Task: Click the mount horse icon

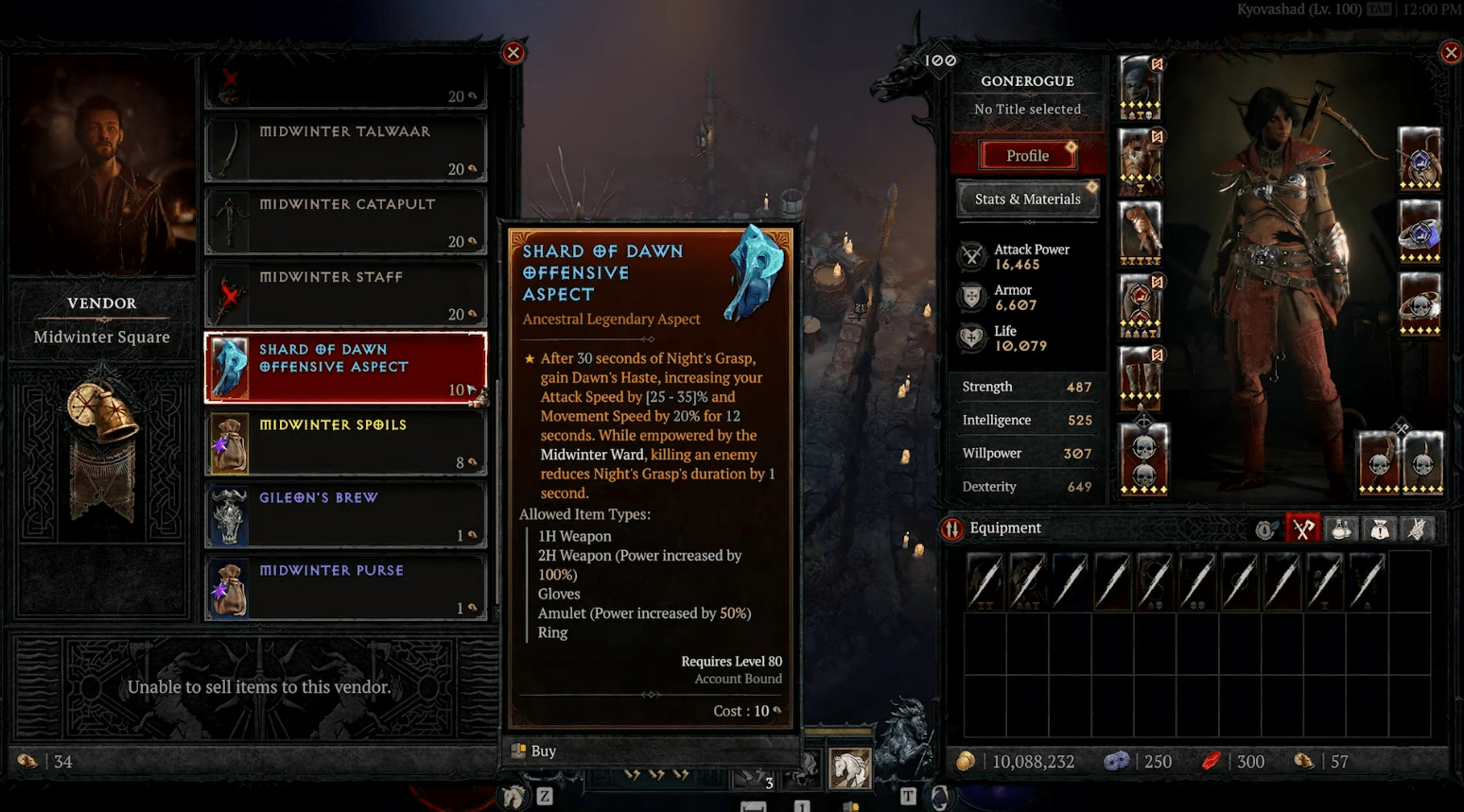Action: point(849,768)
